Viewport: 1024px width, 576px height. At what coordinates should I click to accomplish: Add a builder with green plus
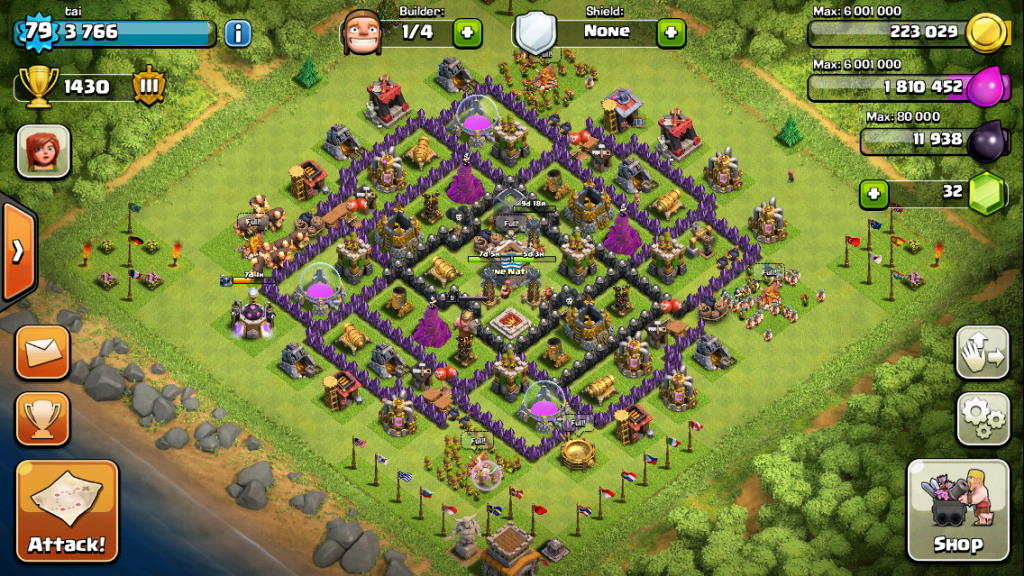click(467, 33)
